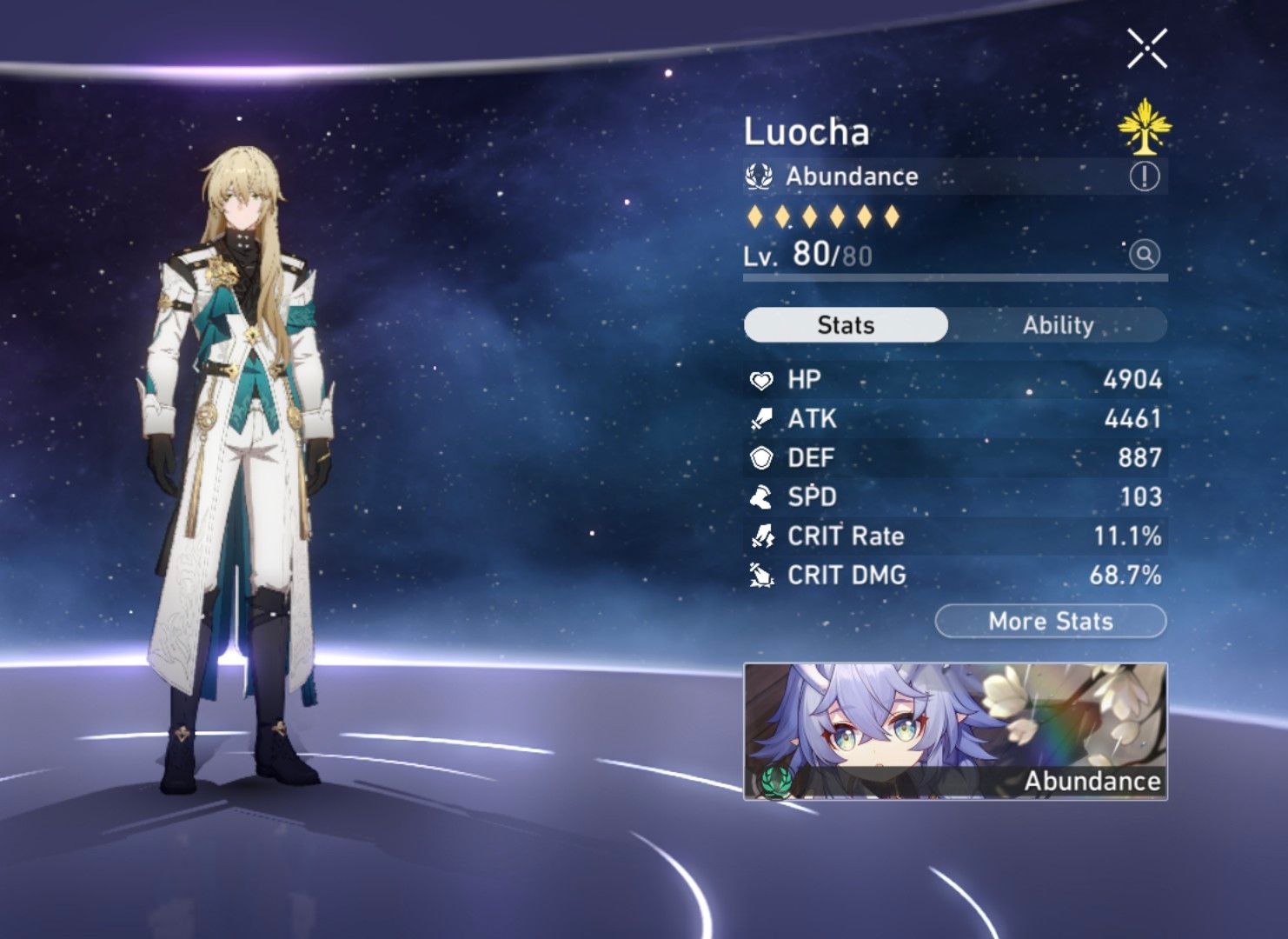Click the CRIT DMG value 68.7%
Screen dimensions: 1288x939
click(x=1125, y=575)
